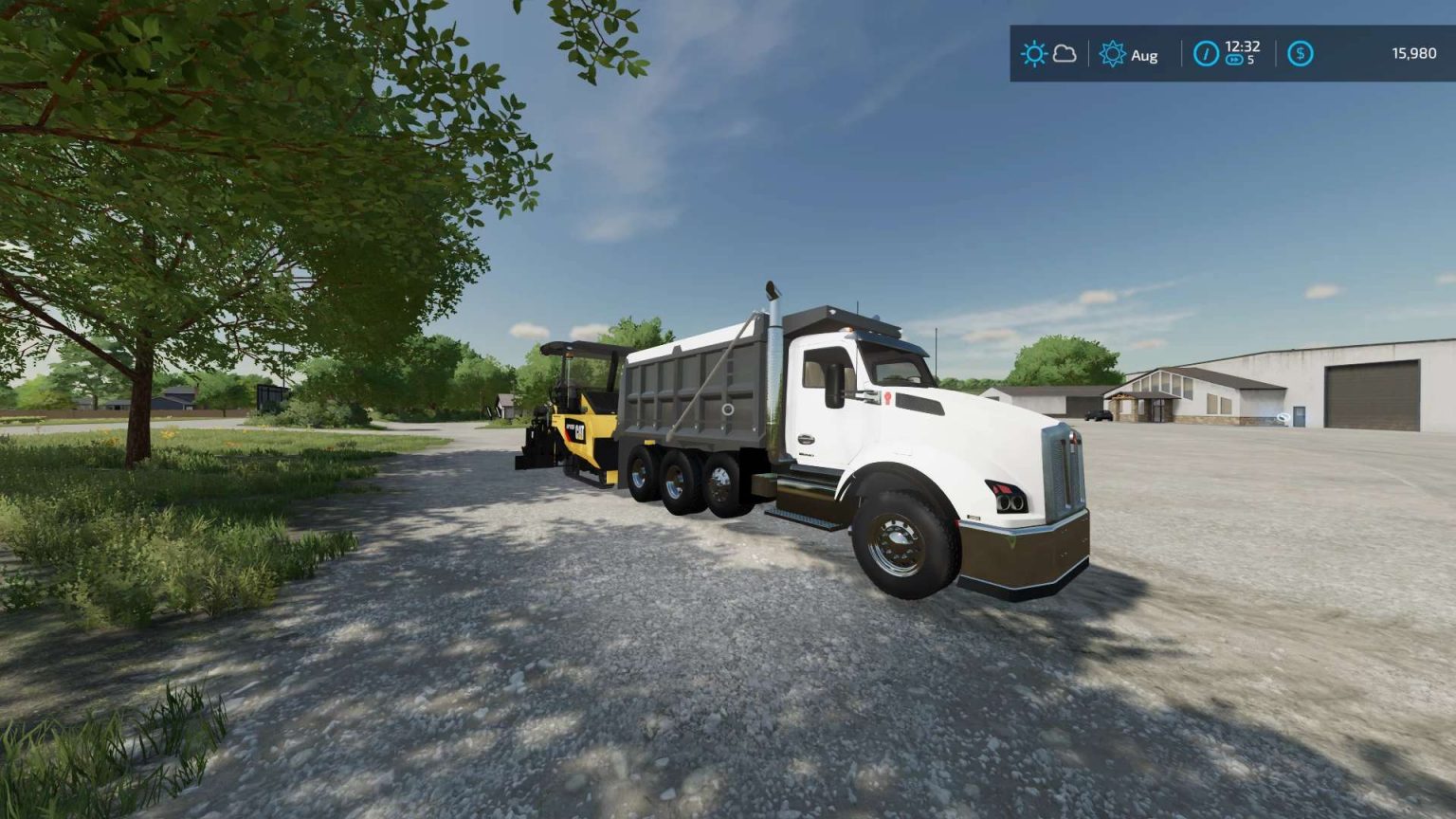
Task: Click the sun icon beside Aug
Action: point(1113,55)
